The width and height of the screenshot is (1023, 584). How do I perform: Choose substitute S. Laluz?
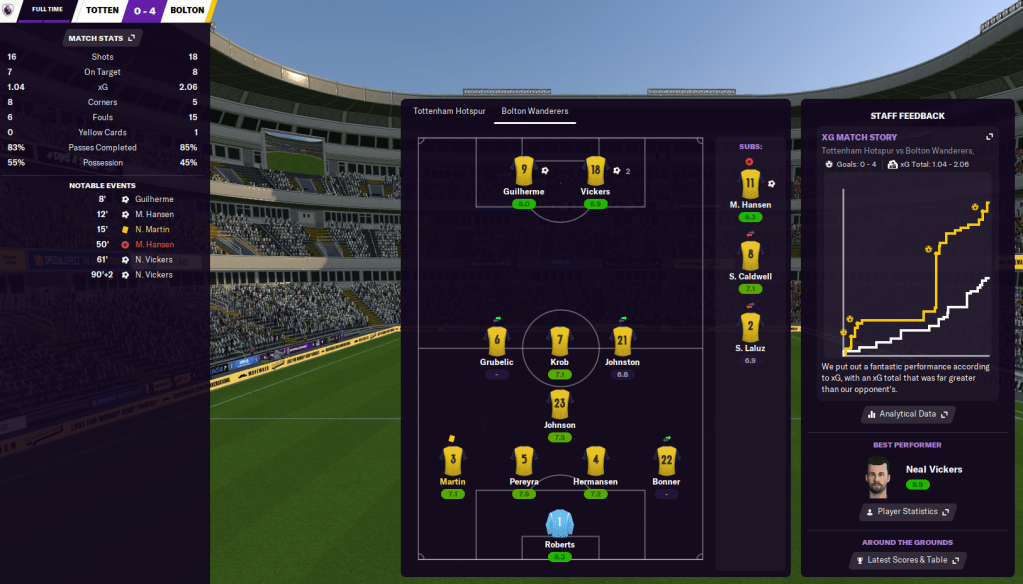pos(751,328)
